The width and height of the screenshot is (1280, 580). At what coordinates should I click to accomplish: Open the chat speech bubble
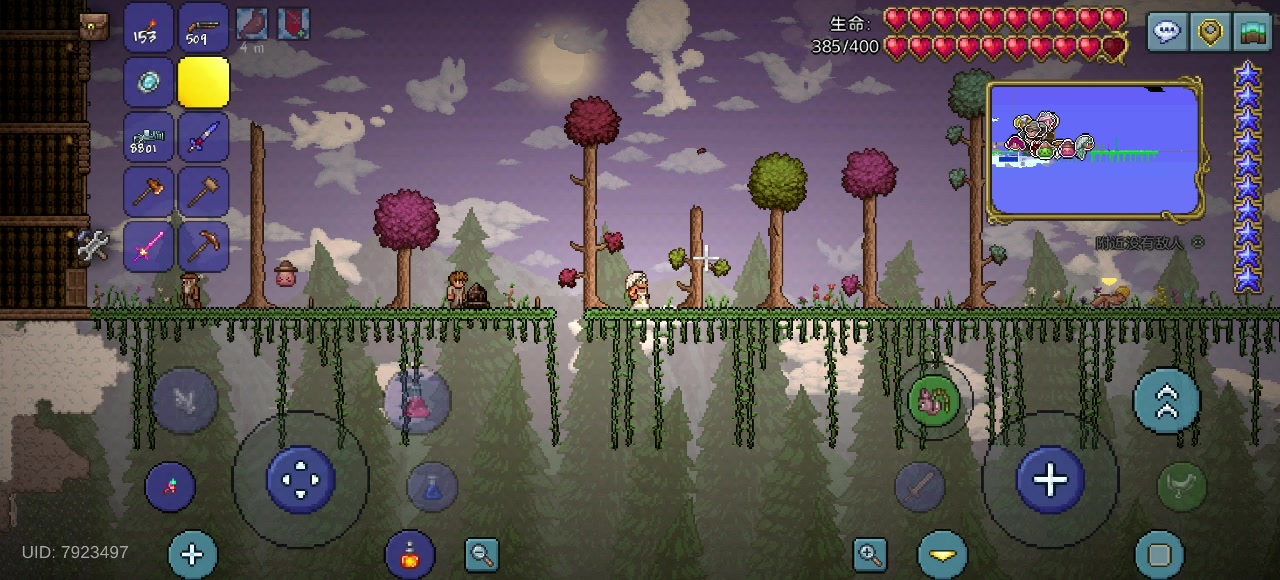coord(1167,32)
